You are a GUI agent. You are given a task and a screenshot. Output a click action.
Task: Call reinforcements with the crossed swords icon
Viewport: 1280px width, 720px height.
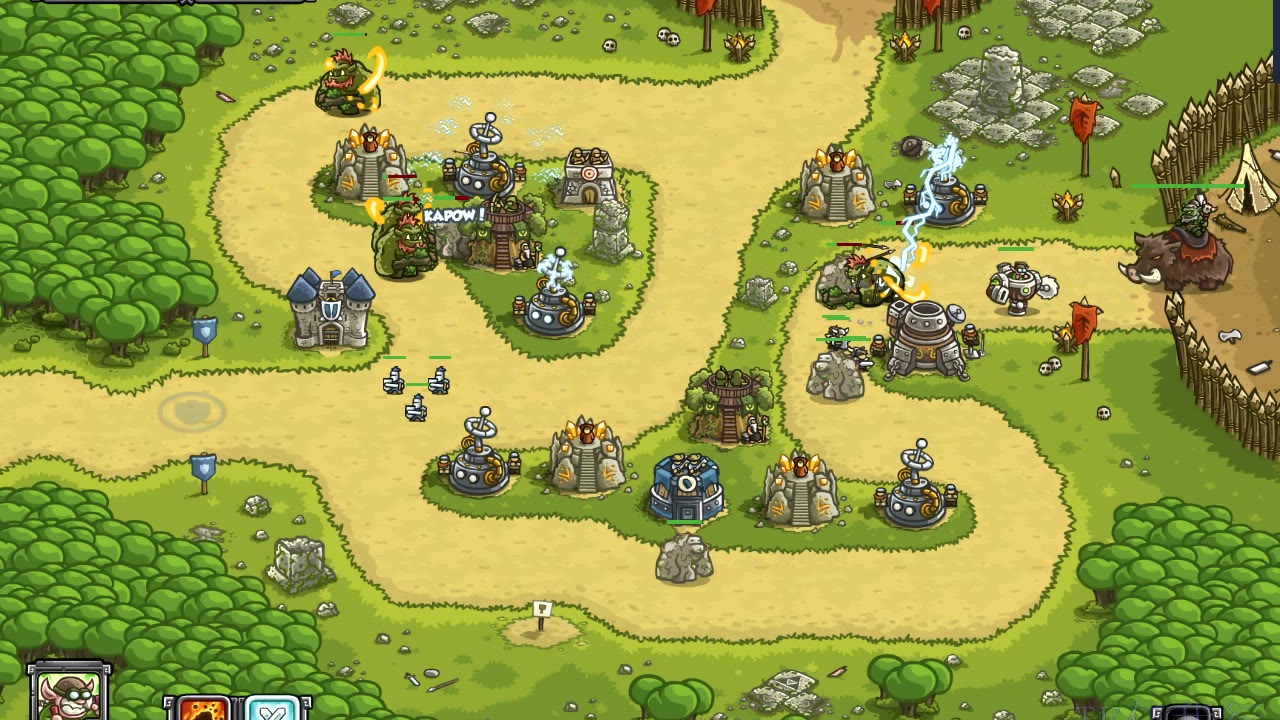pyautogui.click(x=272, y=708)
